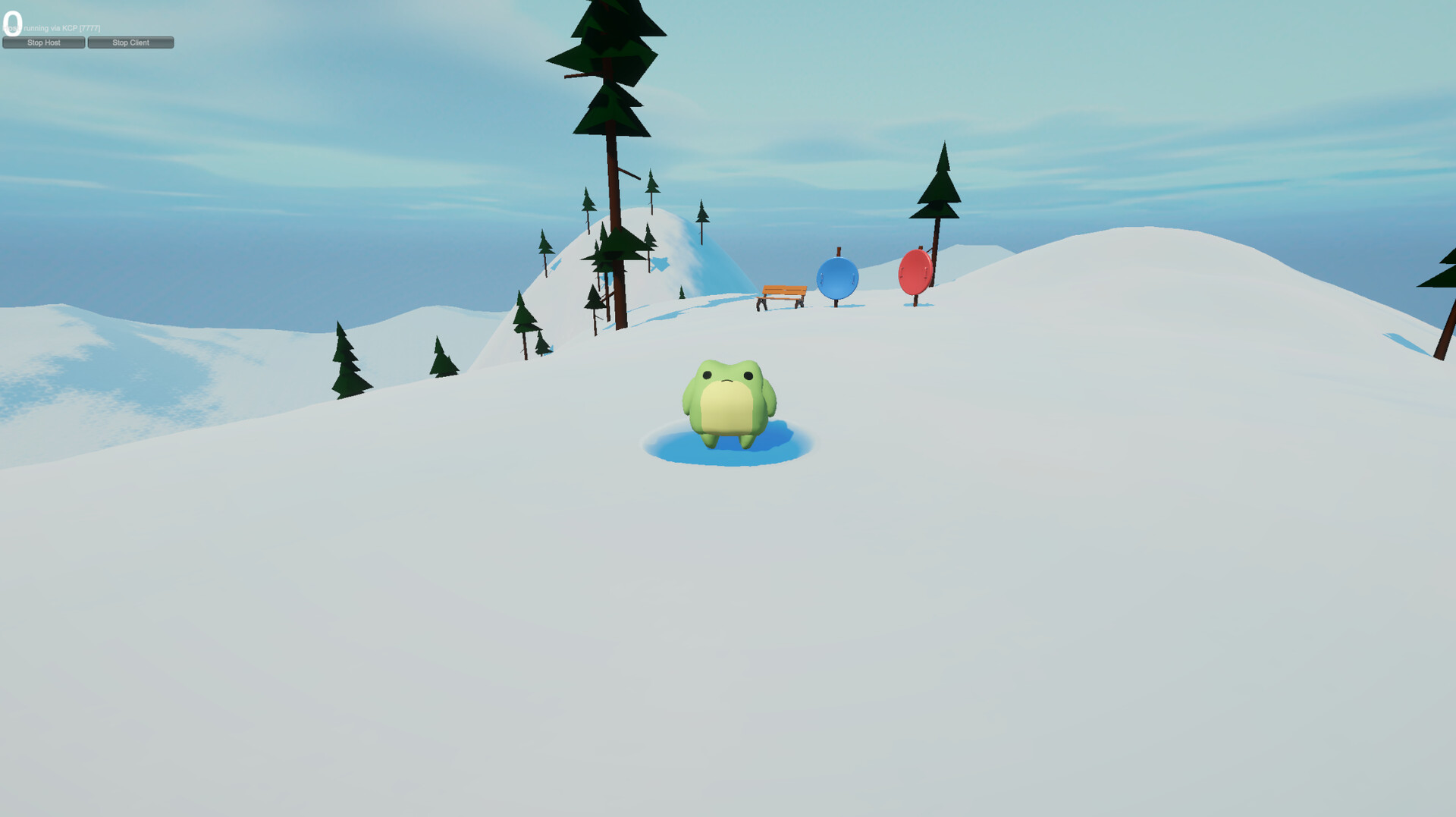
Task: Click the pine tree on the right hill
Action: point(940,190)
